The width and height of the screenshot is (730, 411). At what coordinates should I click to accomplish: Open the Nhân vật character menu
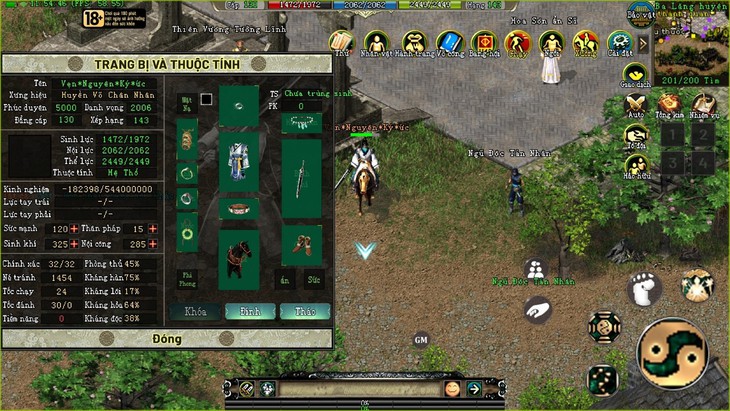376,43
